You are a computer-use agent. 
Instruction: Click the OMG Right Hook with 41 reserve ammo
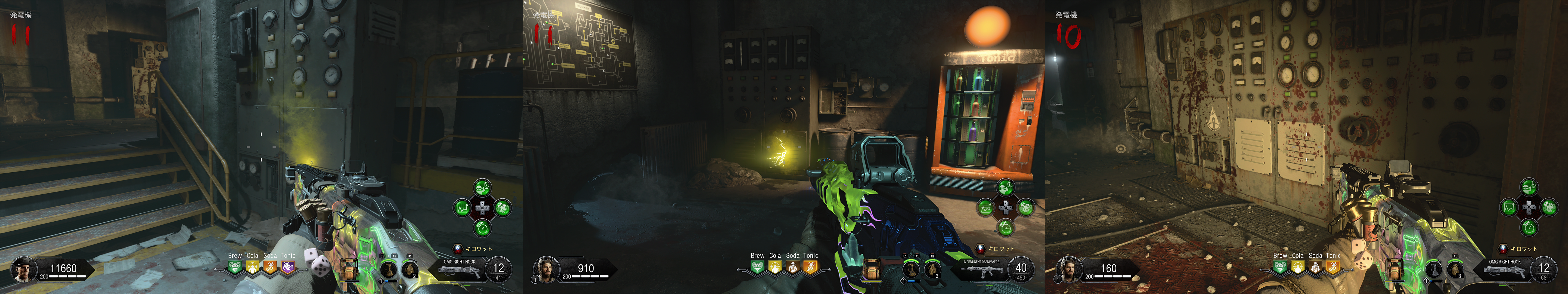tap(460, 269)
